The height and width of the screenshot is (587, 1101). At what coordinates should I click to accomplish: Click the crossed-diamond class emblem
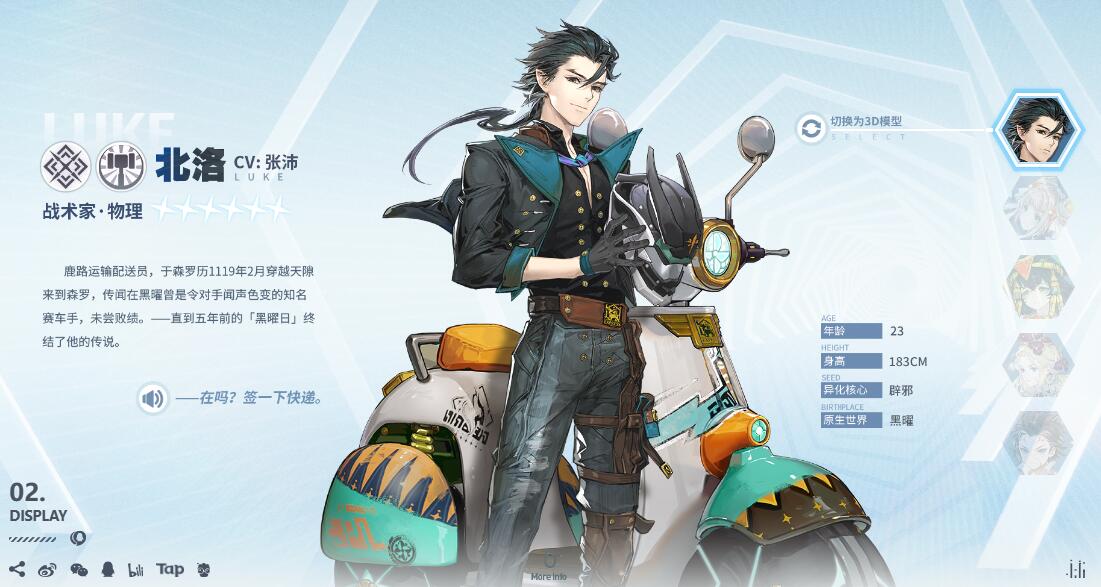[66, 166]
